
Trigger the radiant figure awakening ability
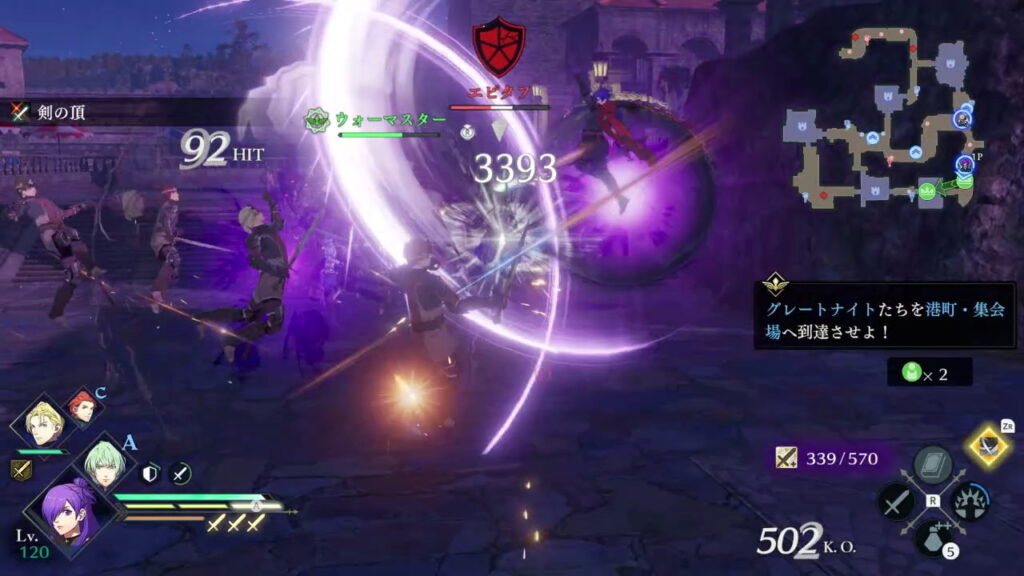coord(969,500)
